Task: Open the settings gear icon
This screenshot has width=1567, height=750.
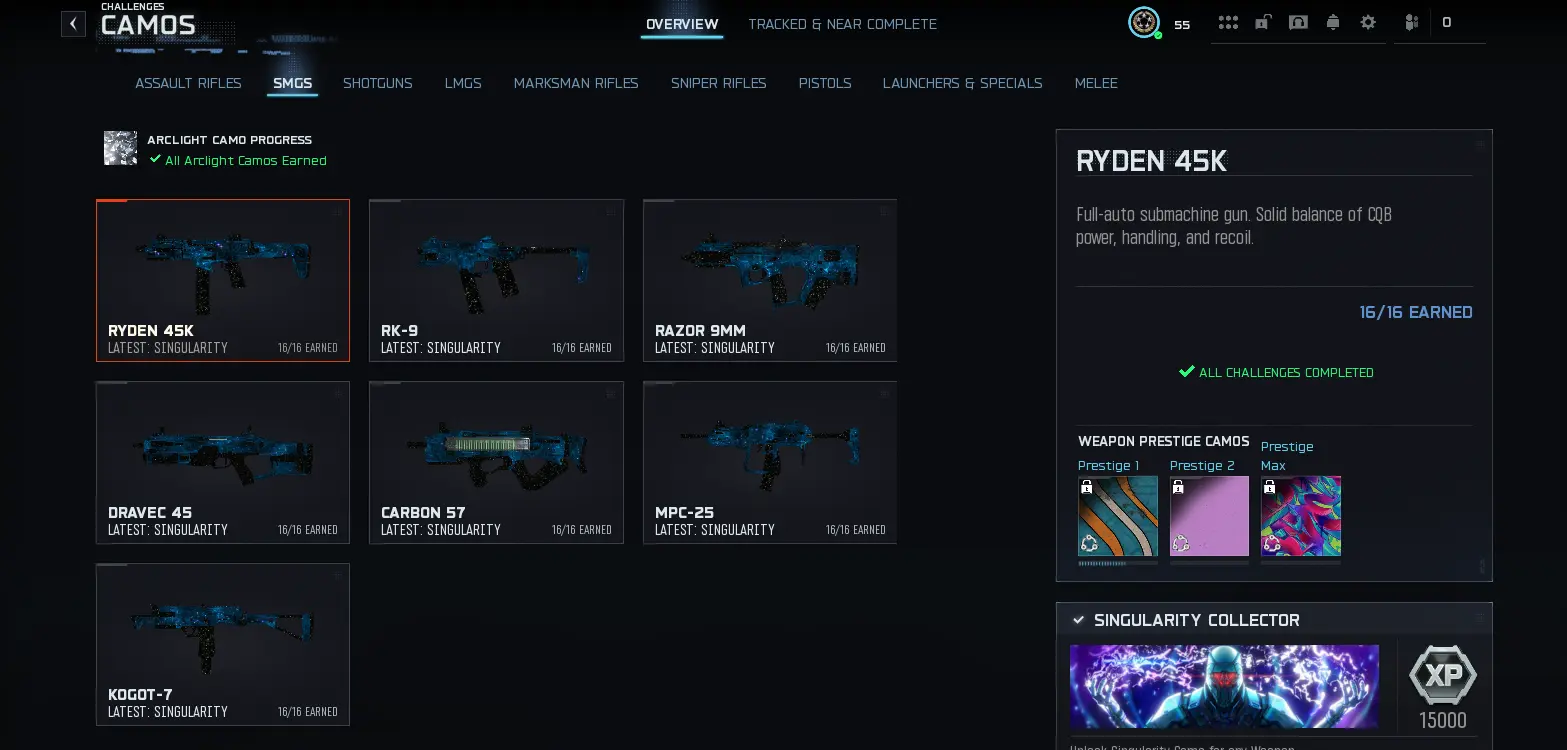Action: tap(1368, 22)
